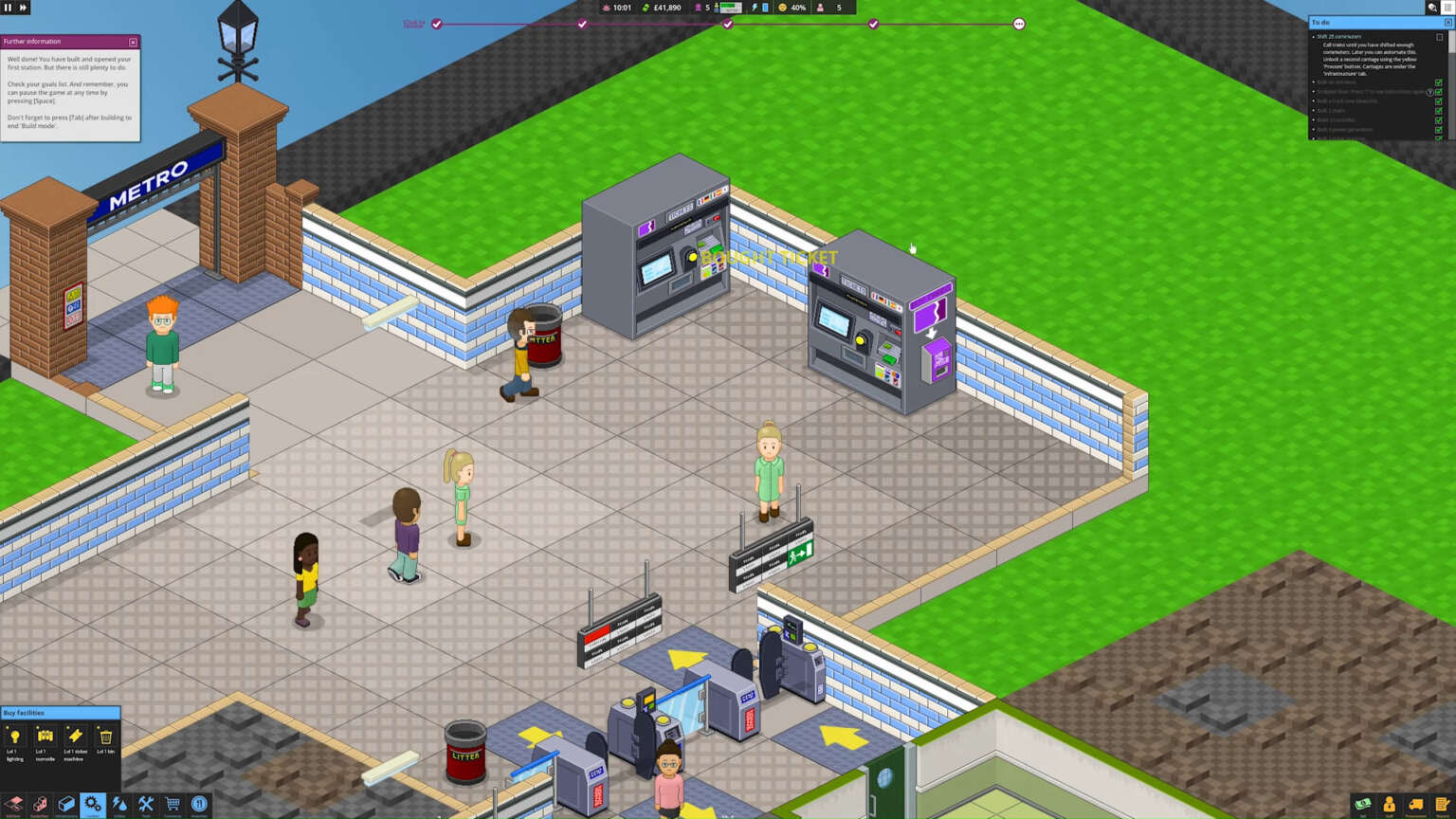
Task: Switch to the Infrastructure build tab
Action: (66, 805)
